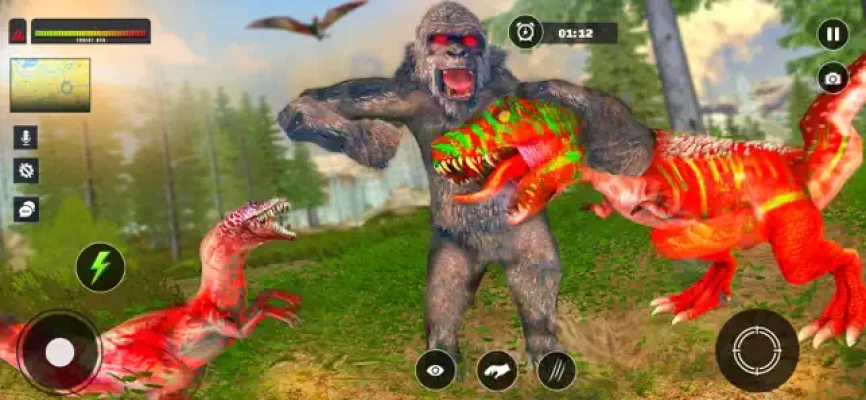The image size is (866, 400).
Task: Click the red warning triangle icon
Action: [x=18, y=32]
